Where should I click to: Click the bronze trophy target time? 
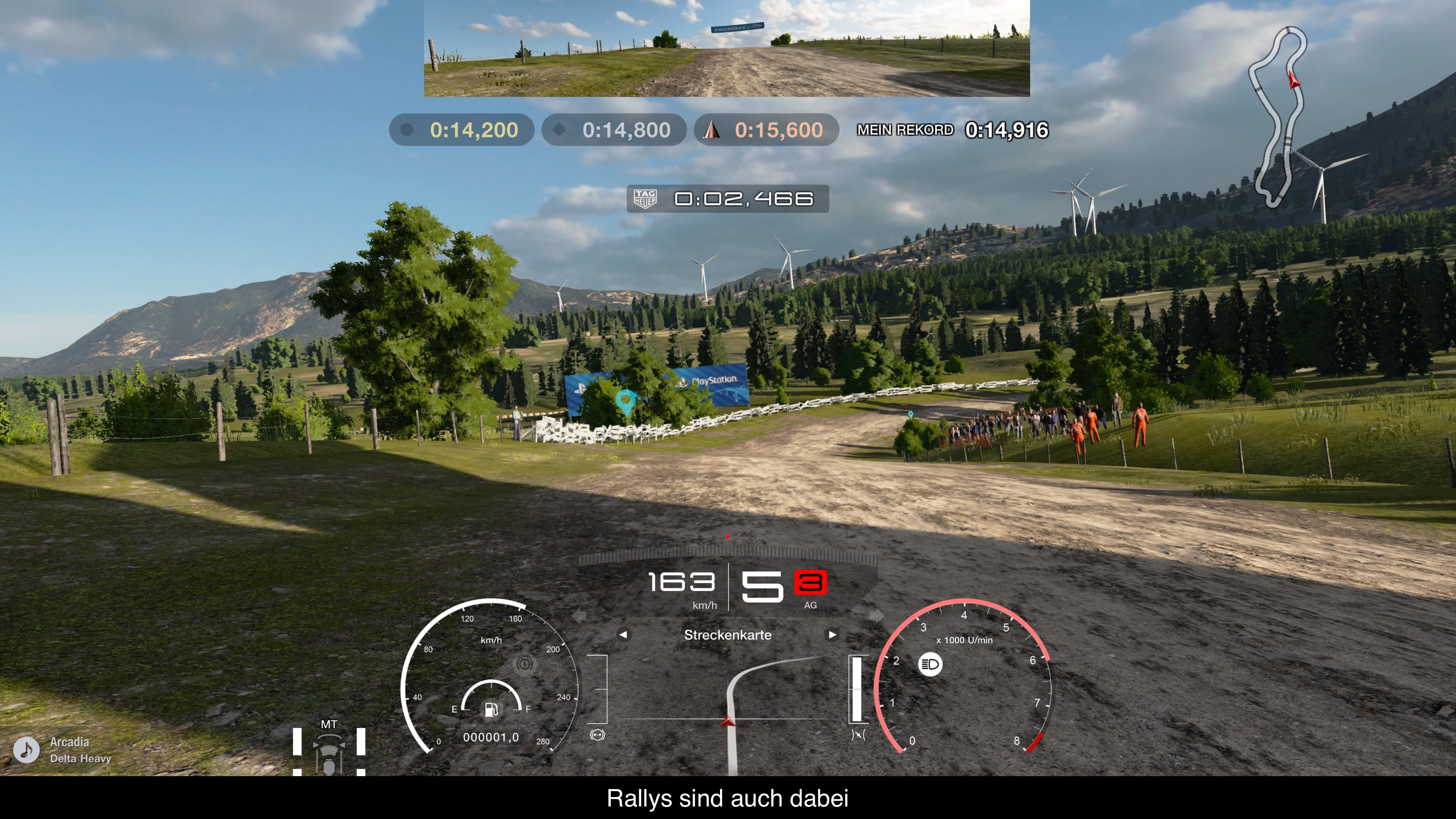pos(766,130)
